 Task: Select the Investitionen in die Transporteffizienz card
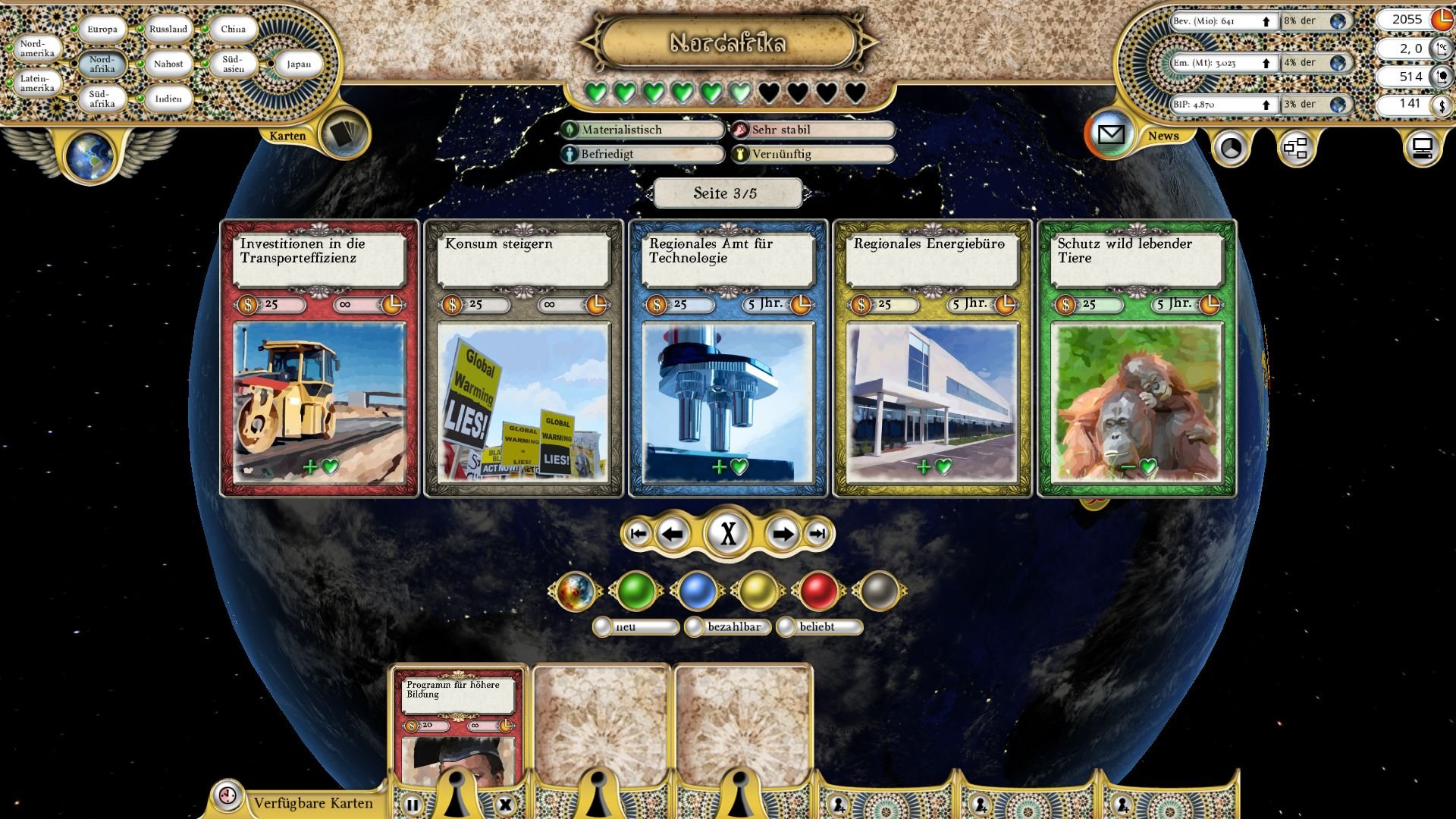[319, 359]
